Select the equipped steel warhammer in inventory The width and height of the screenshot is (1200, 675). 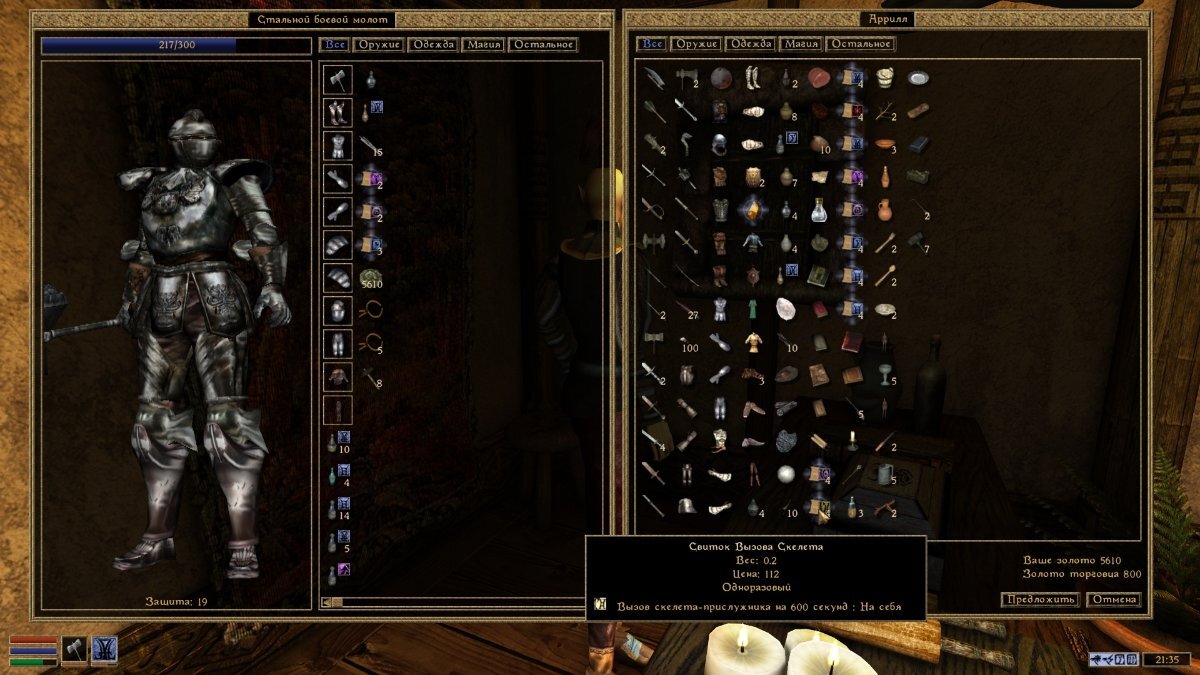tap(337, 78)
